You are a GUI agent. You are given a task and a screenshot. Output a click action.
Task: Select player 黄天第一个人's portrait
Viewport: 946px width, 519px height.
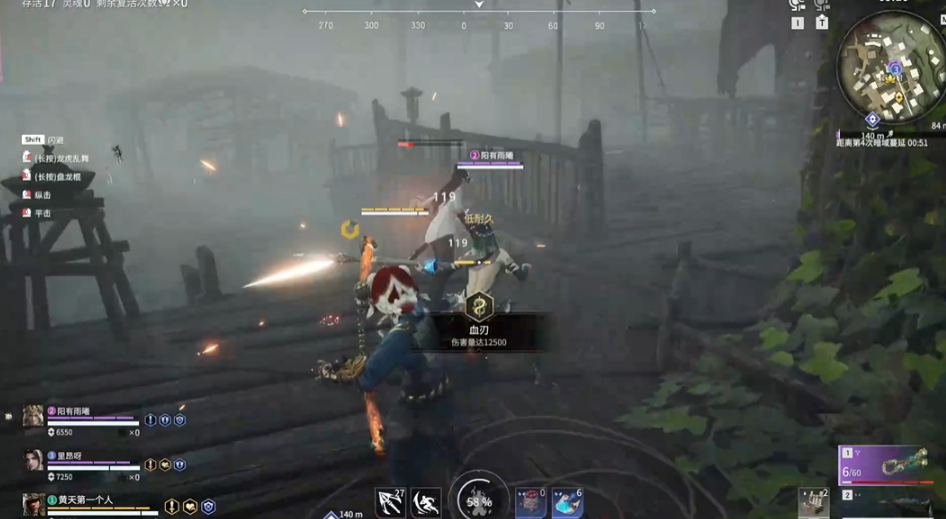point(33,504)
